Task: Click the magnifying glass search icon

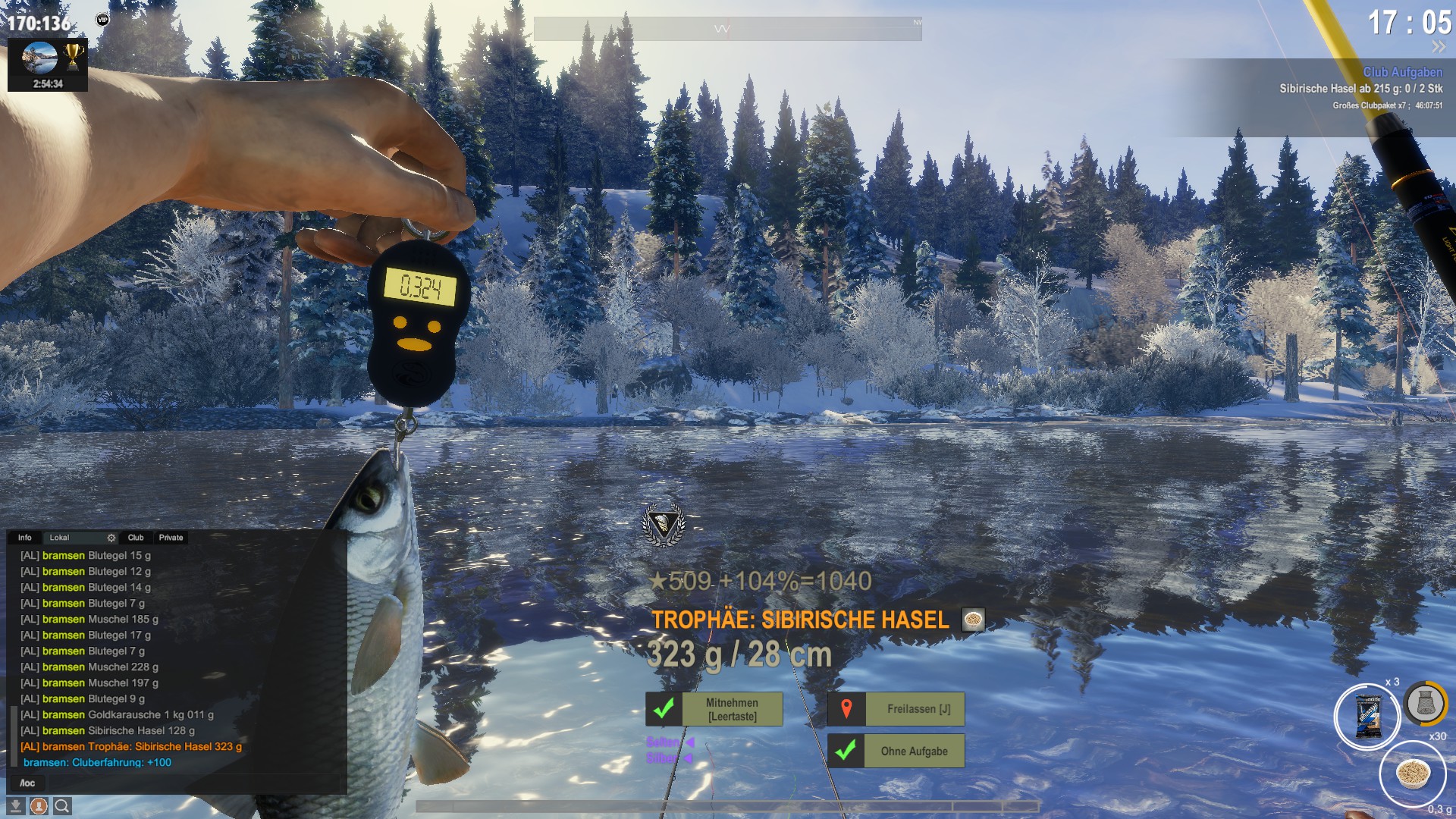Action: 62,805
